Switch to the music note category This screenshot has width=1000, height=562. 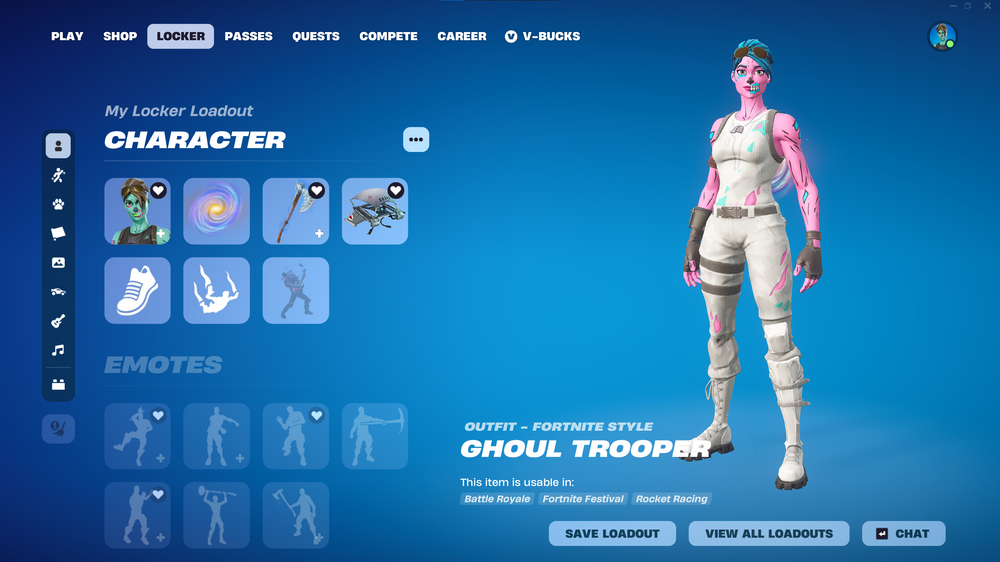tap(58, 351)
